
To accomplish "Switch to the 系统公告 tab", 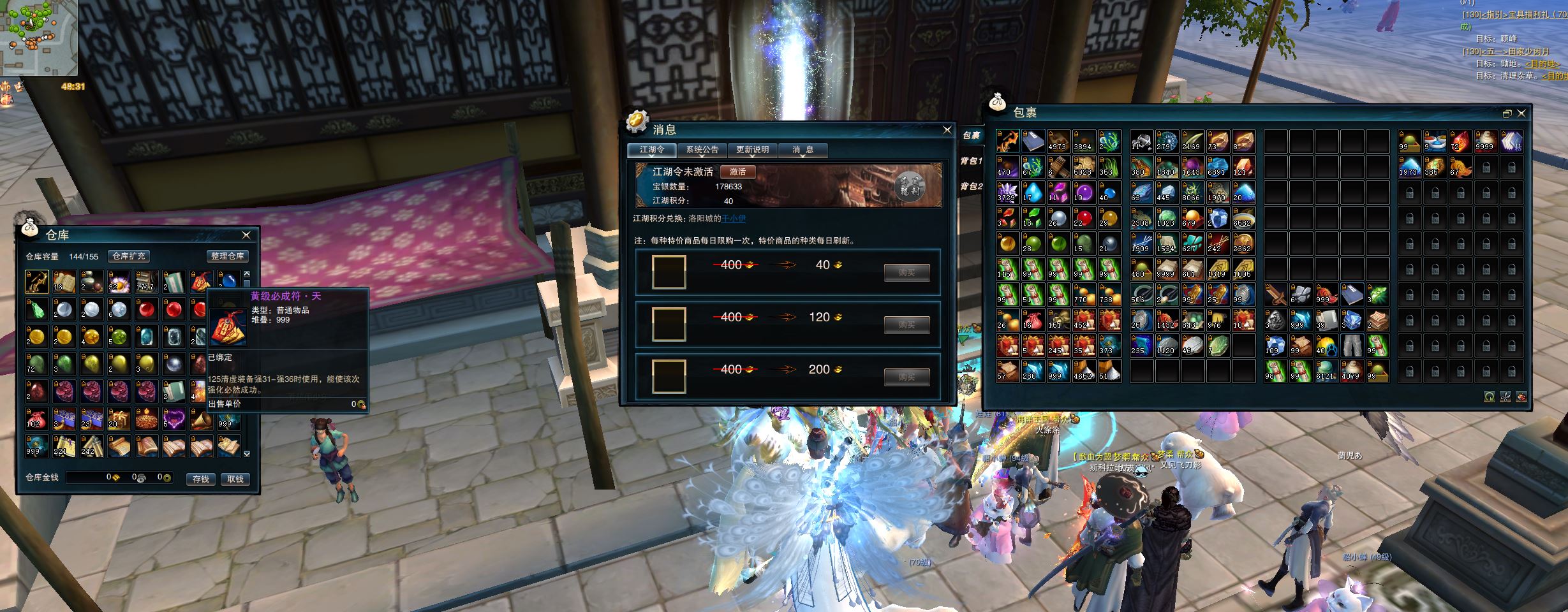I will [702, 150].
